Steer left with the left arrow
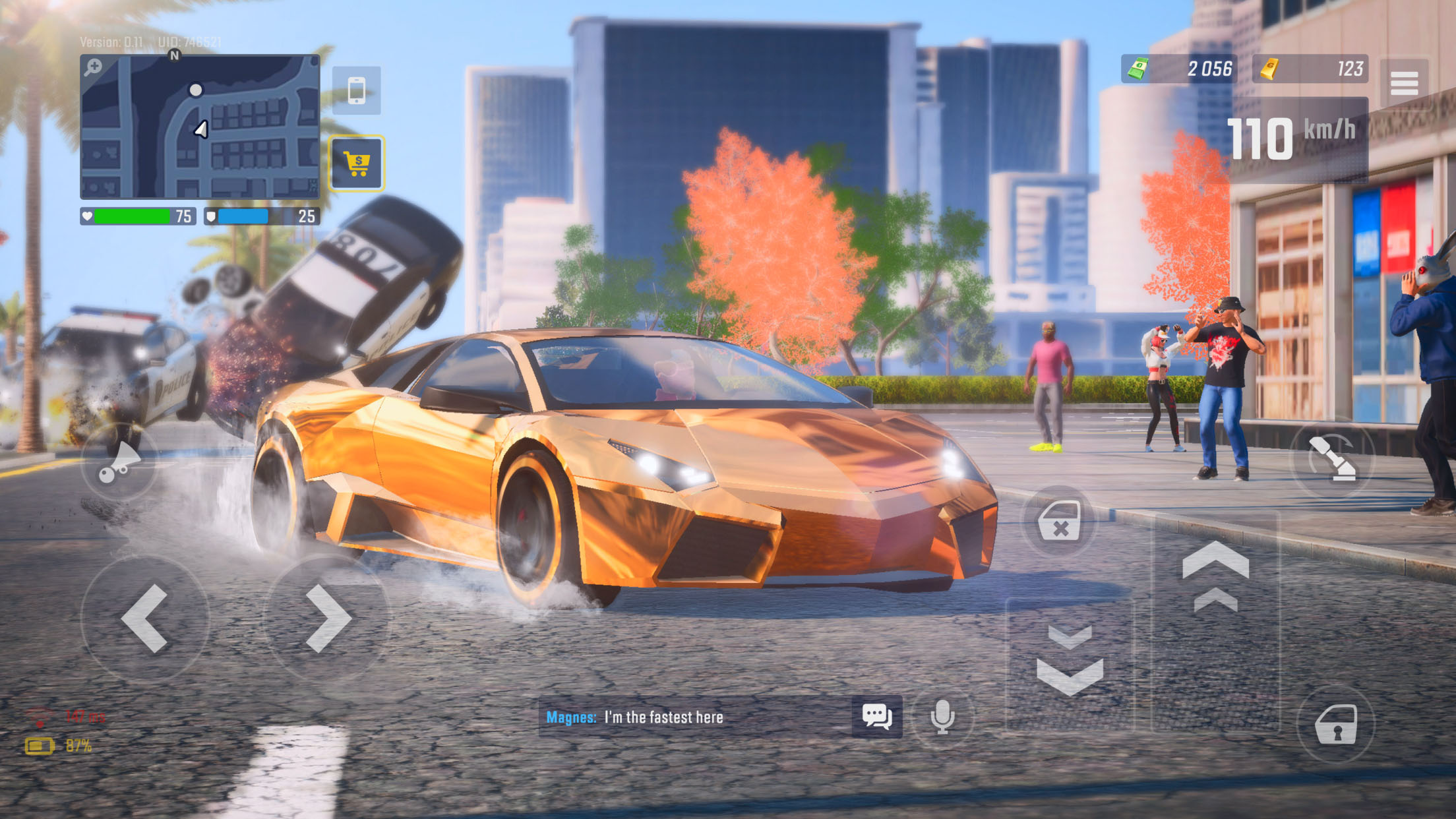1456x819 pixels. 145,618
